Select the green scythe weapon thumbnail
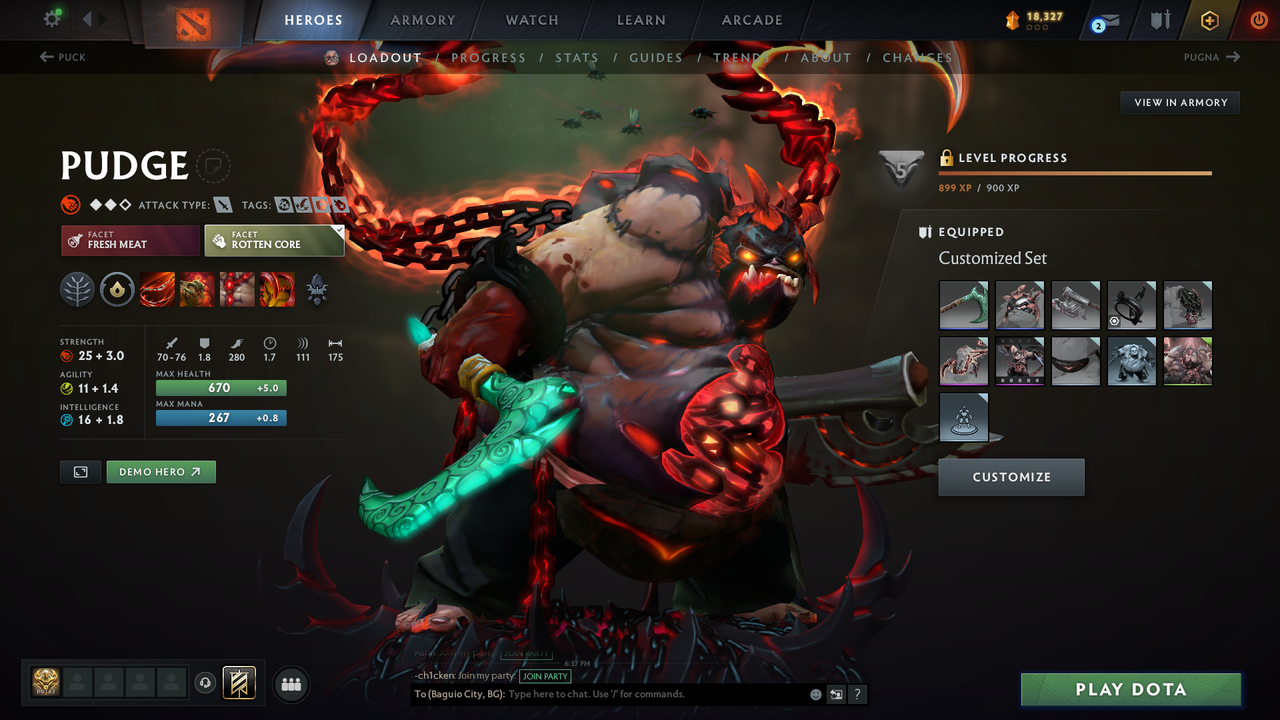The height and width of the screenshot is (720, 1280). coord(963,305)
